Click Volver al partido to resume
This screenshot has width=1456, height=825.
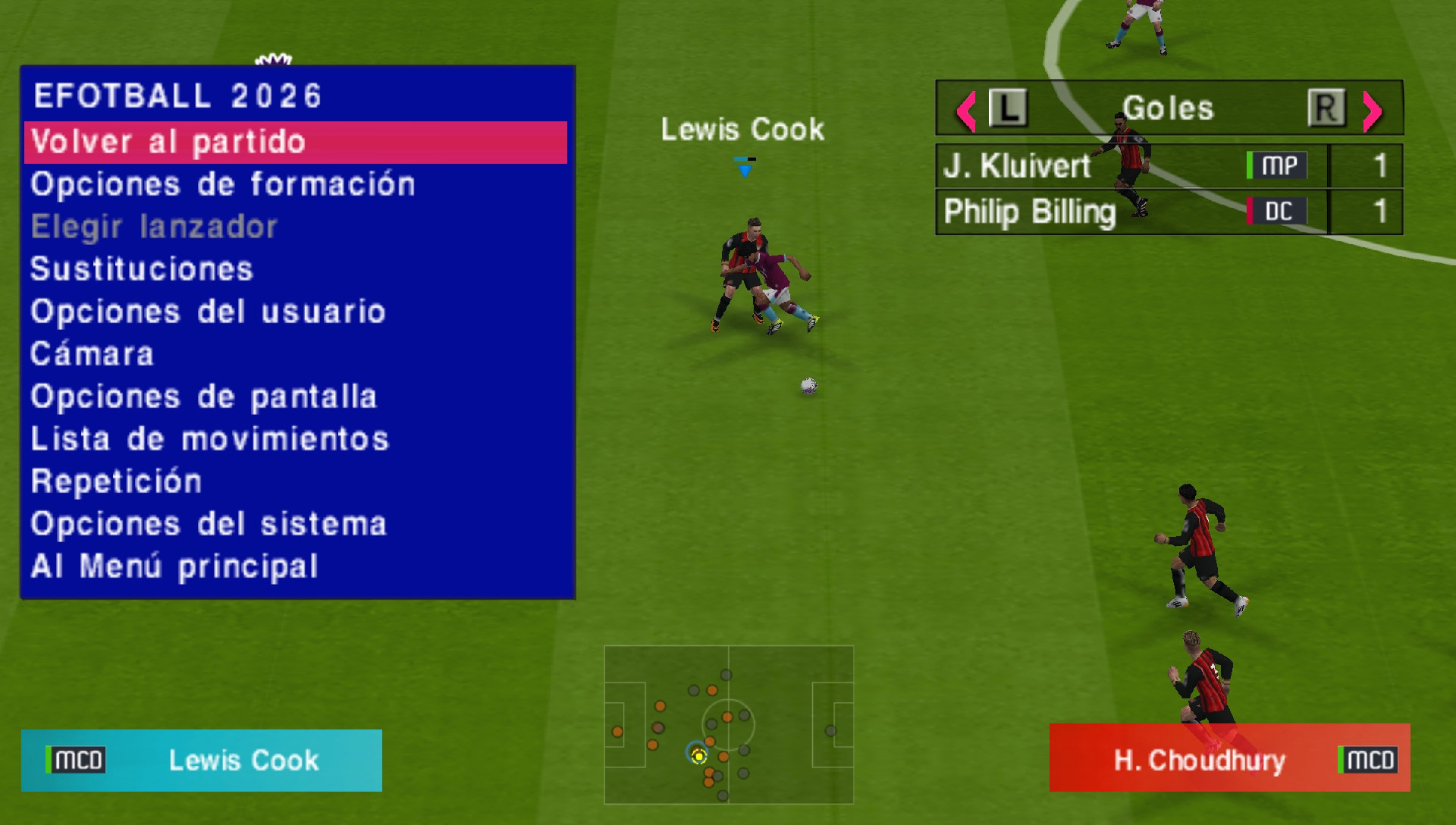point(168,141)
